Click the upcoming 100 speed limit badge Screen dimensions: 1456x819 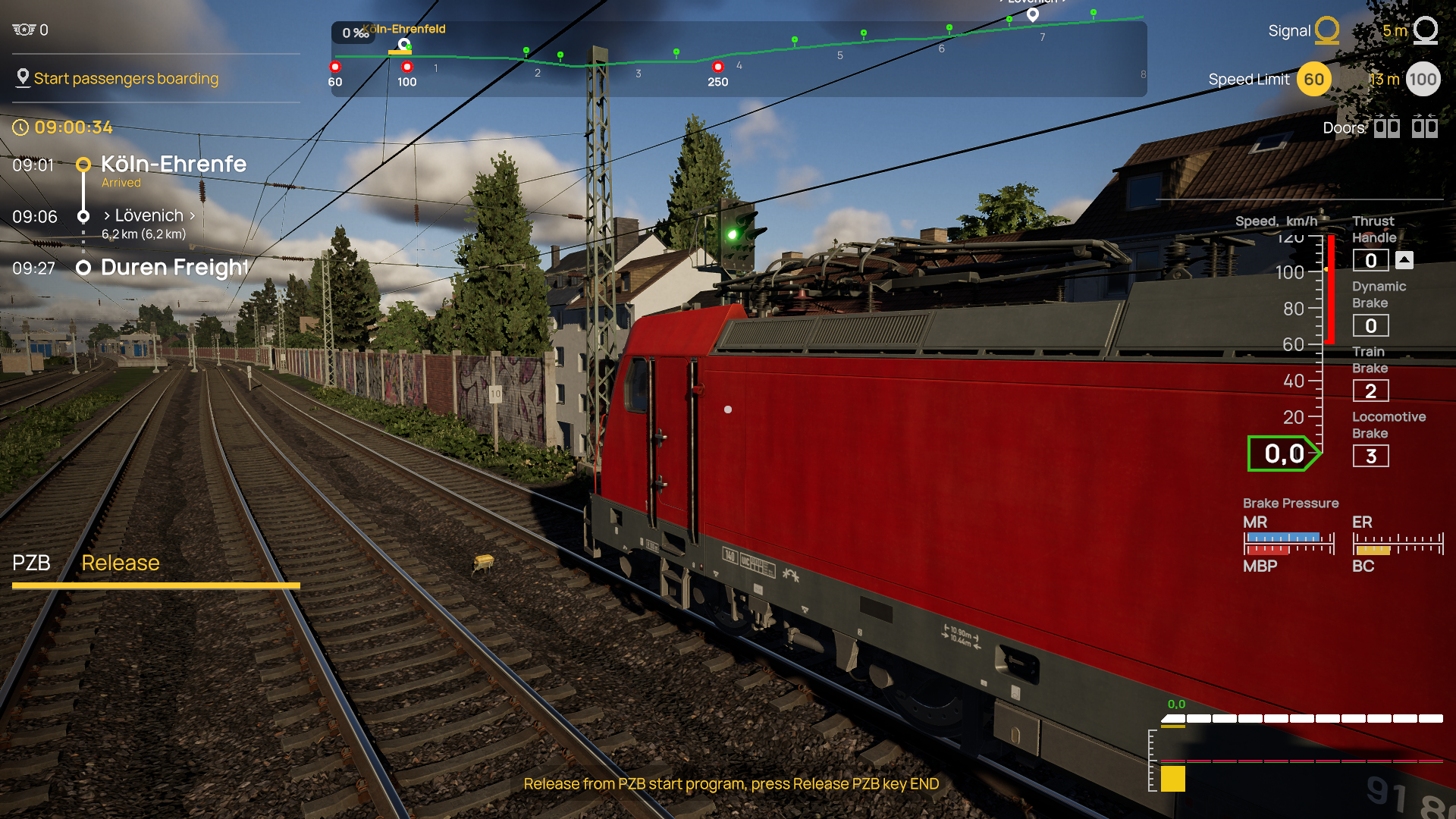point(1423,79)
